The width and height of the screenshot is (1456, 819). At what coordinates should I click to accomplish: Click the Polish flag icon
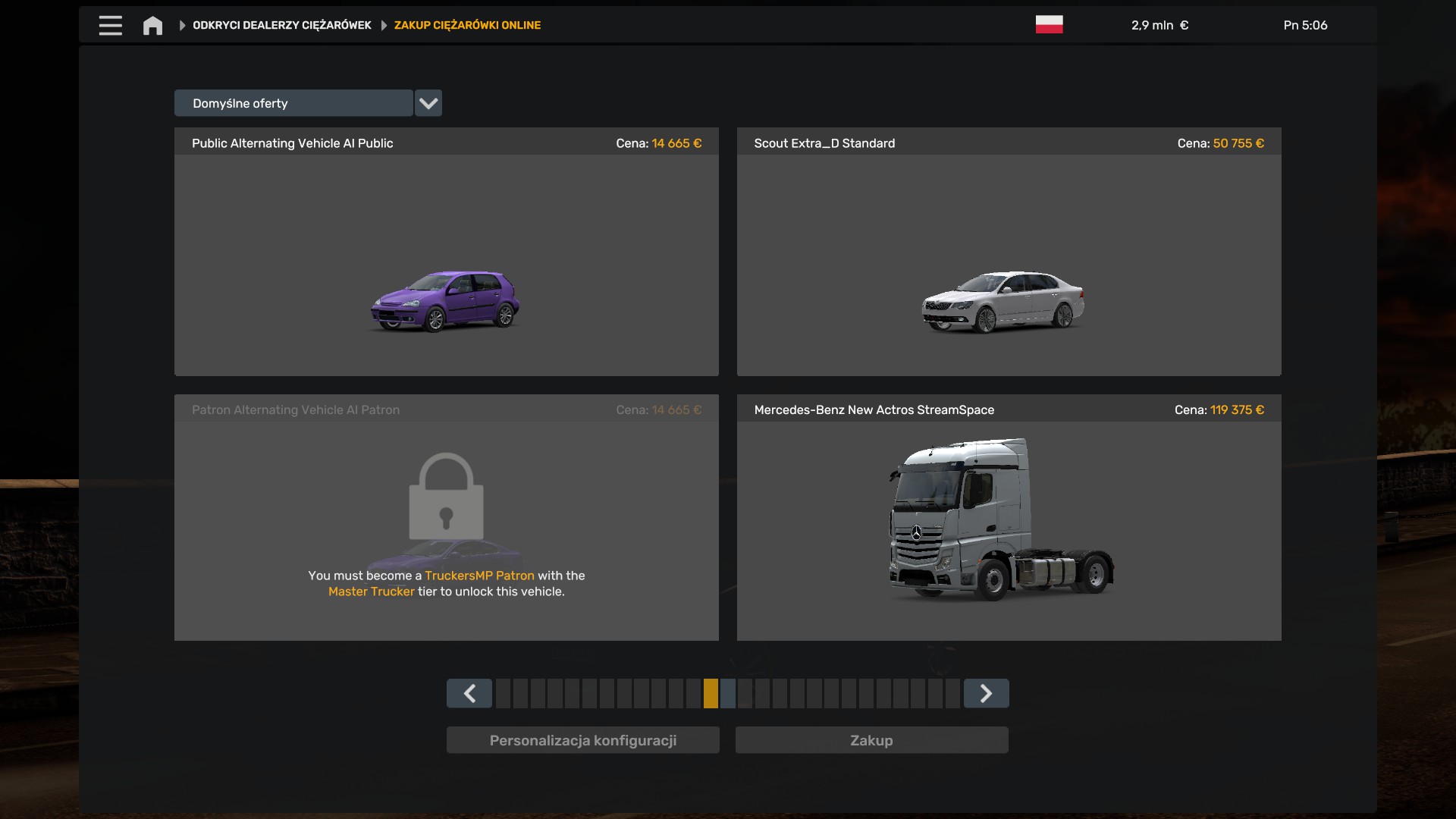pyautogui.click(x=1049, y=25)
